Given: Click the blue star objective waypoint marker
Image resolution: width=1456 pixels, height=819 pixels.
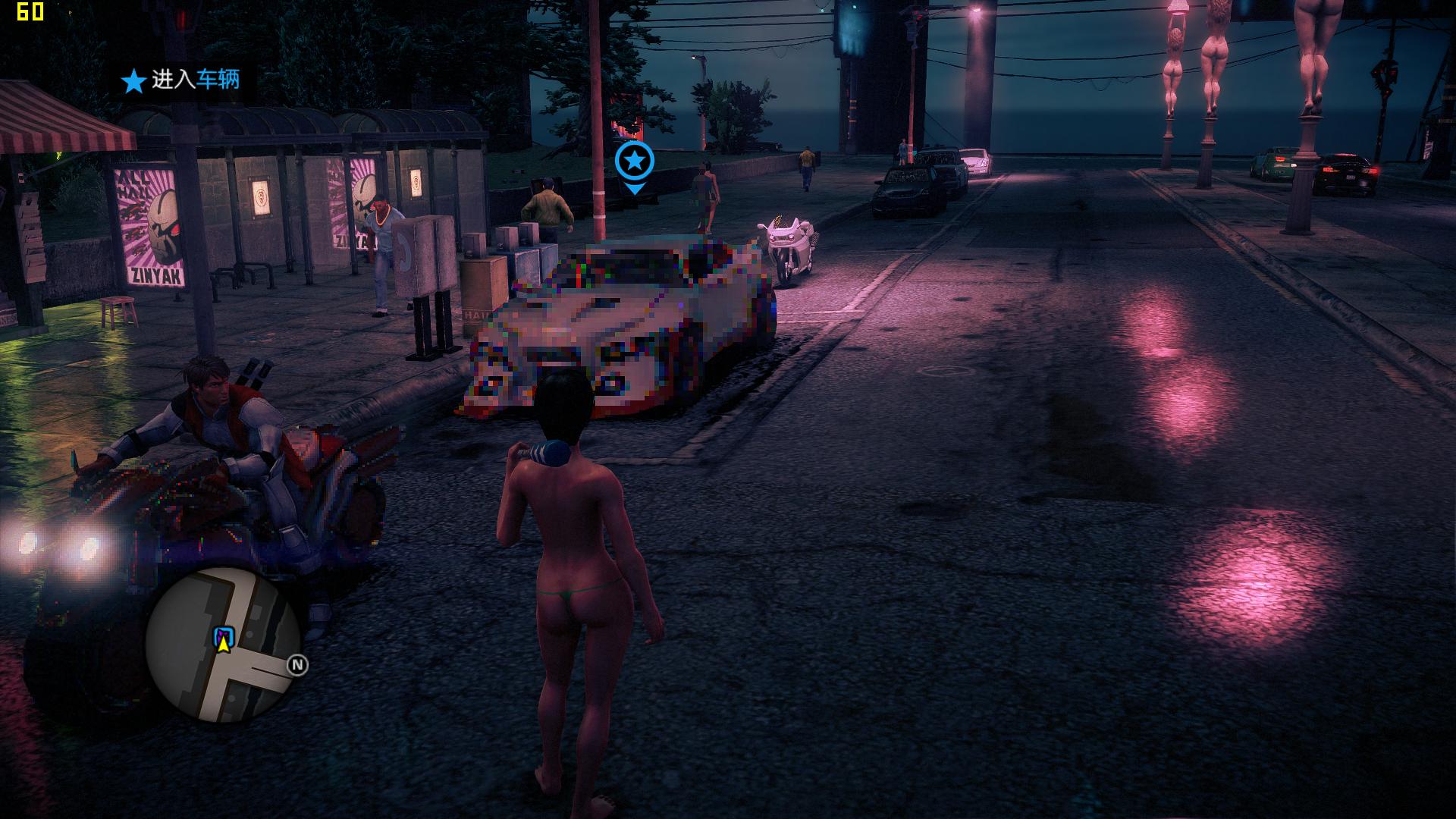Looking at the screenshot, I should point(634,162).
